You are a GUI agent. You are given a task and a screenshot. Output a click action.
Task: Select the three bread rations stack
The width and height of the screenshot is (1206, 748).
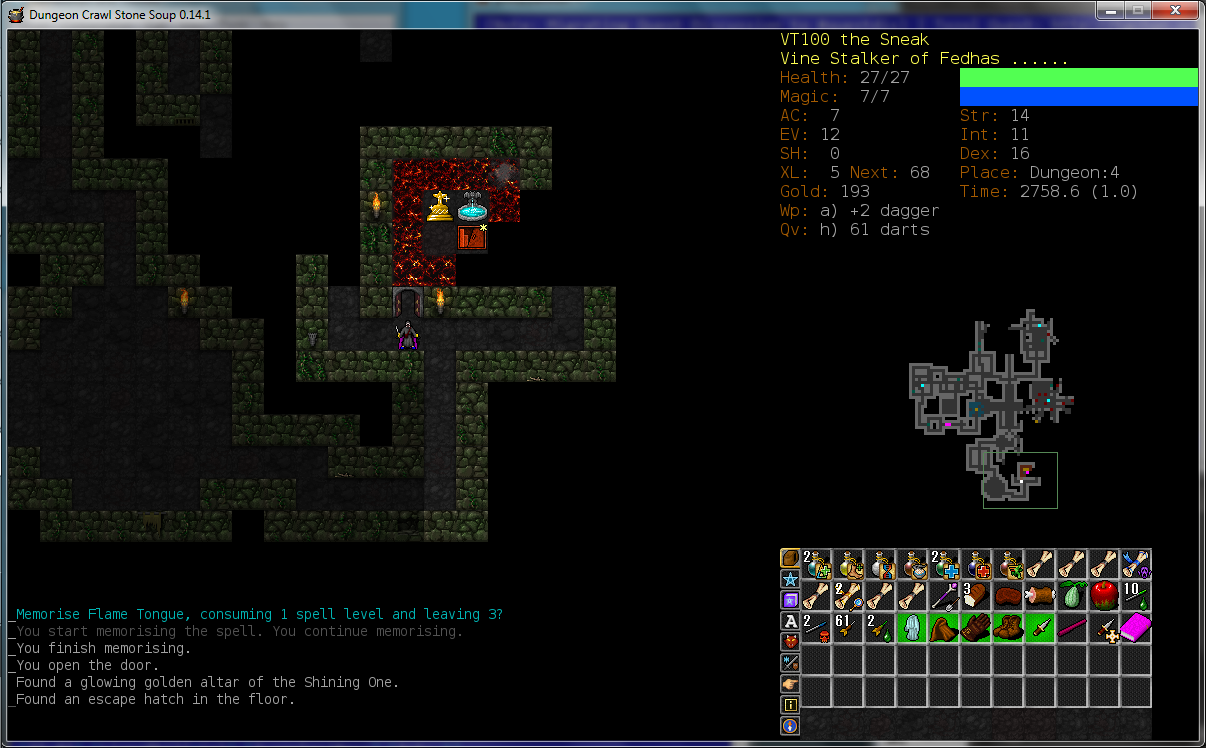click(x=976, y=596)
